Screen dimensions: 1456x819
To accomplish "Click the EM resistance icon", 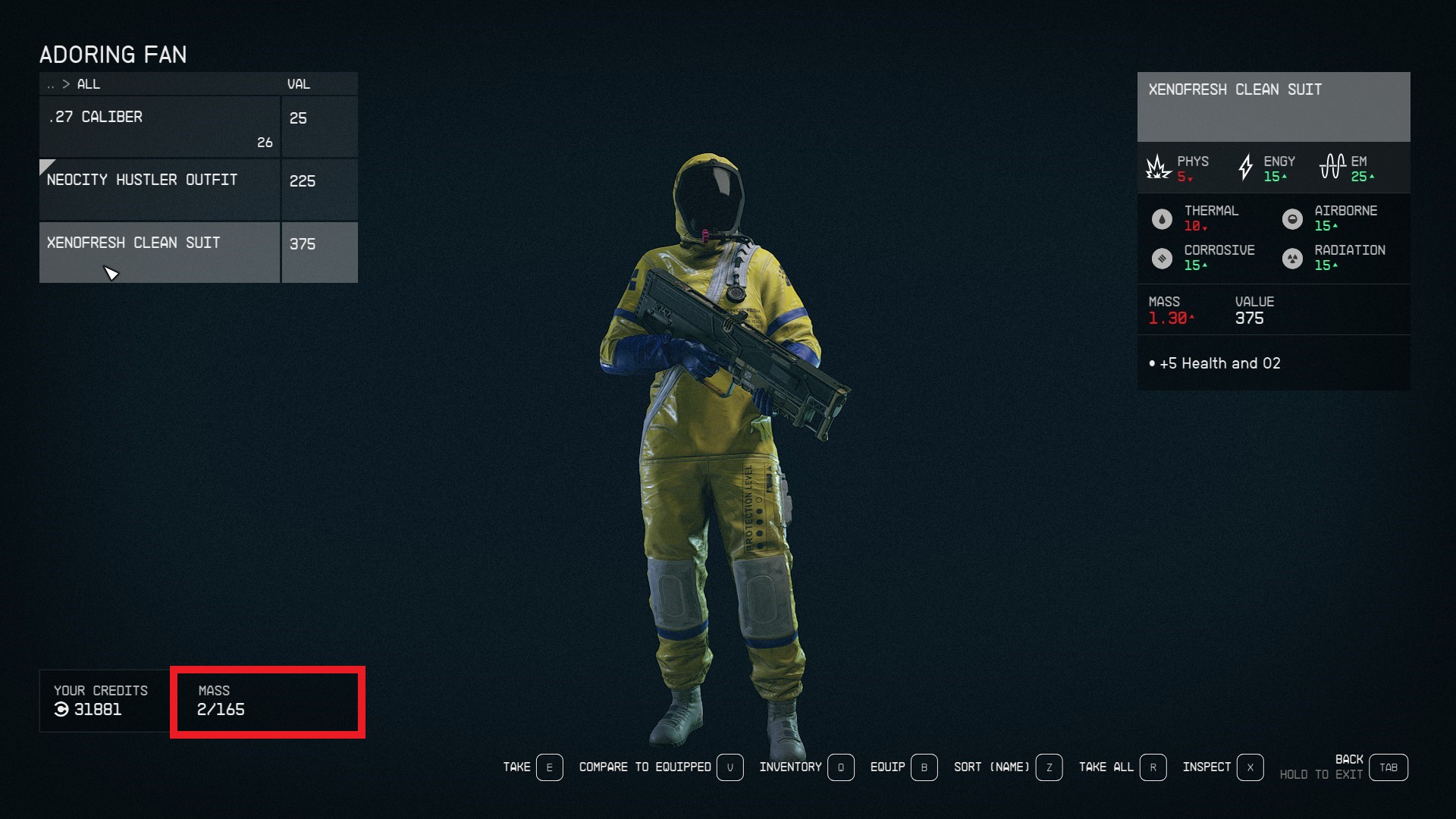I will pyautogui.click(x=1333, y=166).
